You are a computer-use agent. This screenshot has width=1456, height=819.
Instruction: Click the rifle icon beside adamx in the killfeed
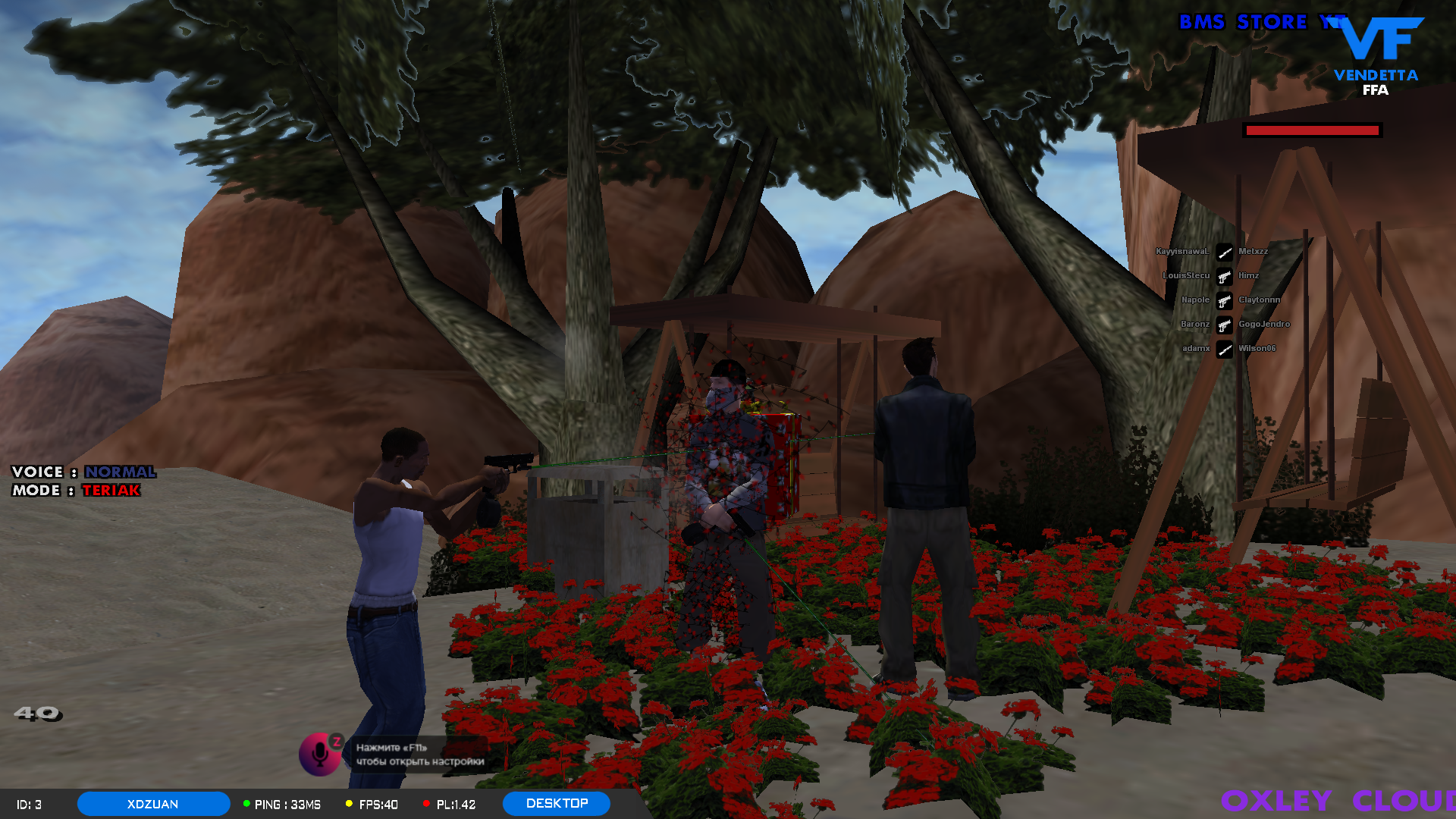click(x=1224, y=348)
